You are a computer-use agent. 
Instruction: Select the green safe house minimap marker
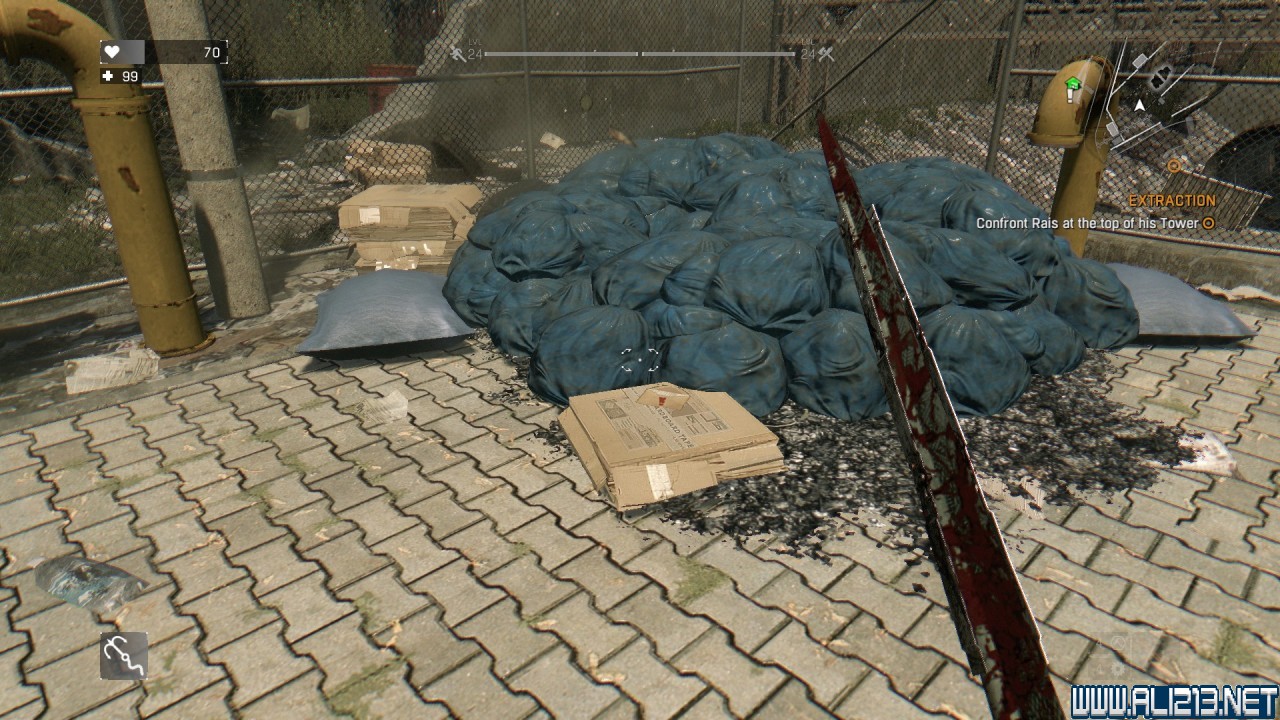[x=1073, y=85]
